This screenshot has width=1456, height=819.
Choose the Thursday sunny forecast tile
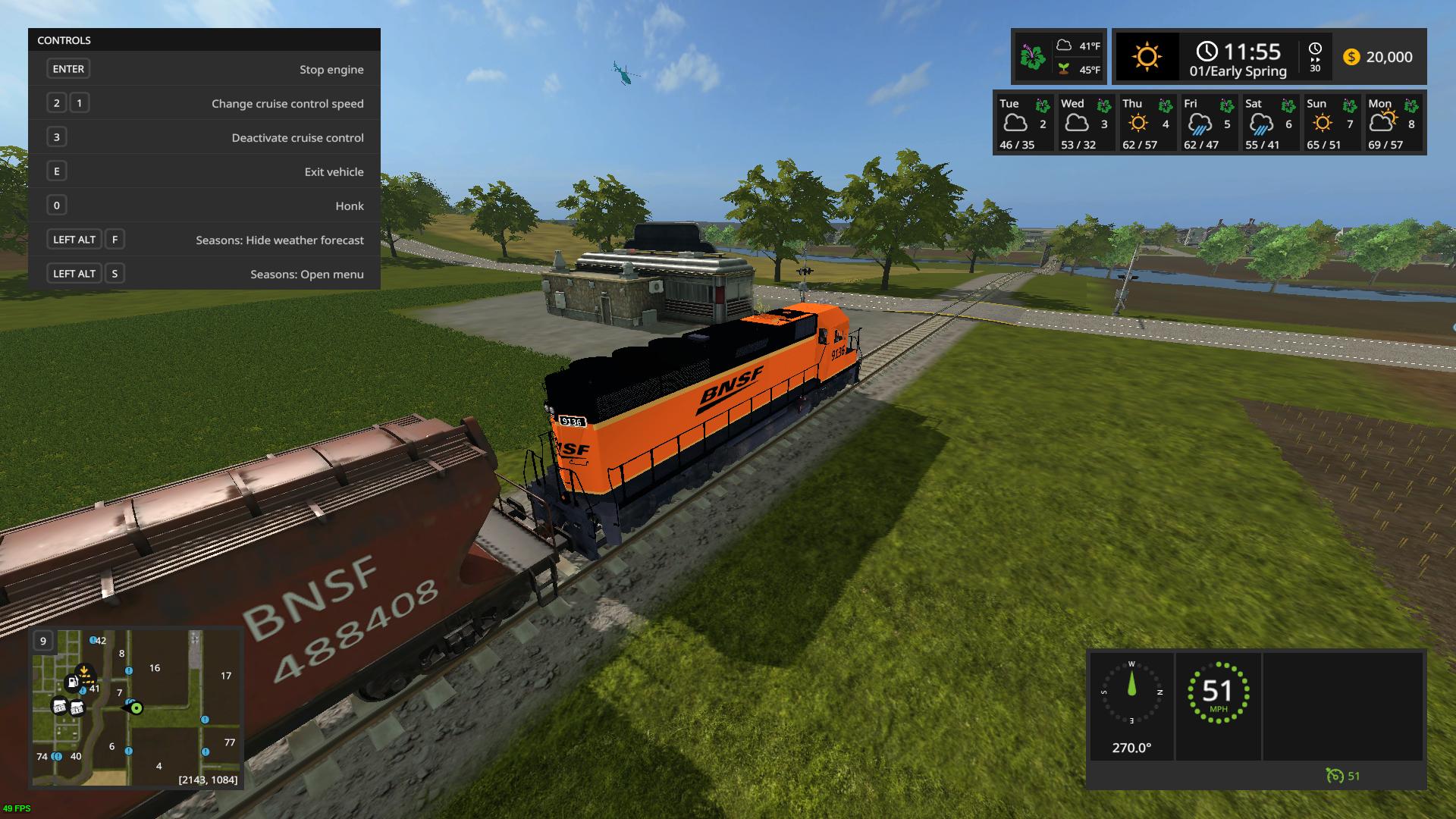(x=1147, y=124)
